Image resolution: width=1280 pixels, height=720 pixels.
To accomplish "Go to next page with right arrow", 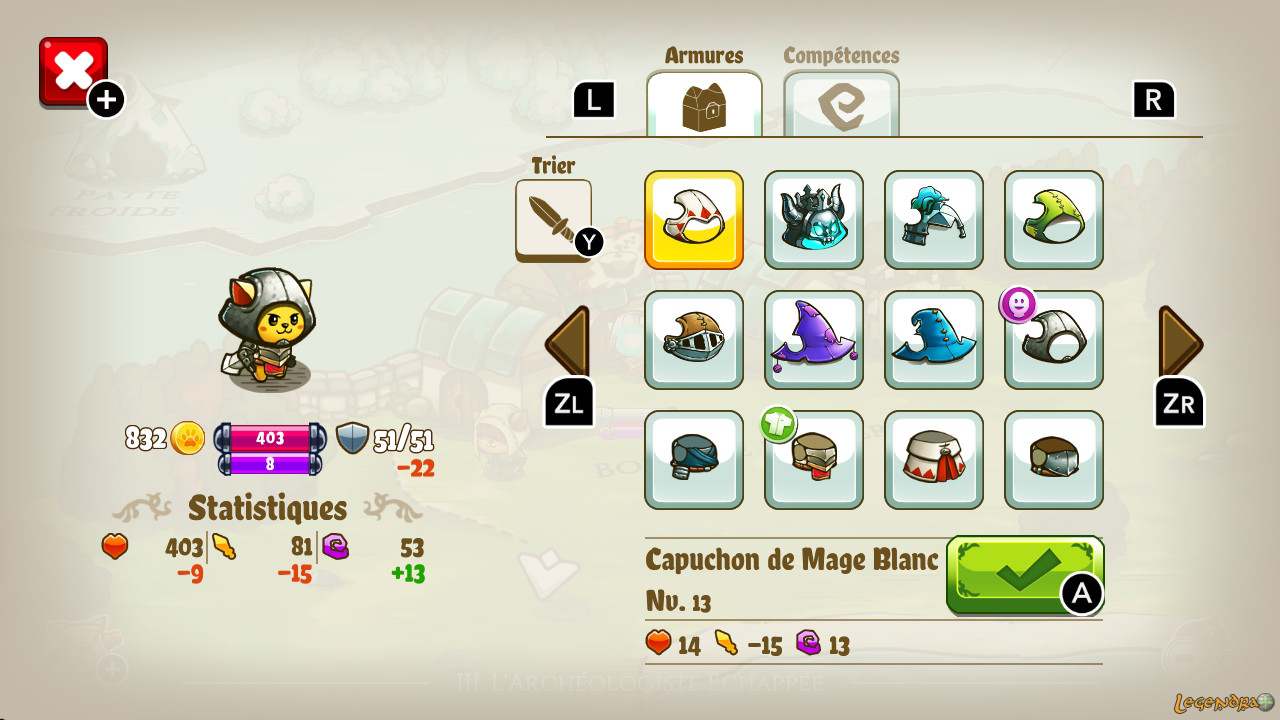I will click(x=1180, y=343).
